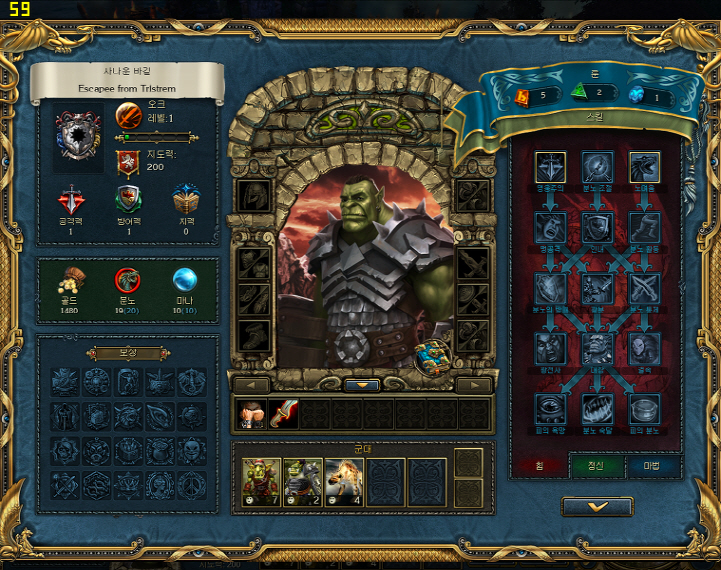
Task: Choose the armored orc troop card
Action: click(x=302, y=481)
